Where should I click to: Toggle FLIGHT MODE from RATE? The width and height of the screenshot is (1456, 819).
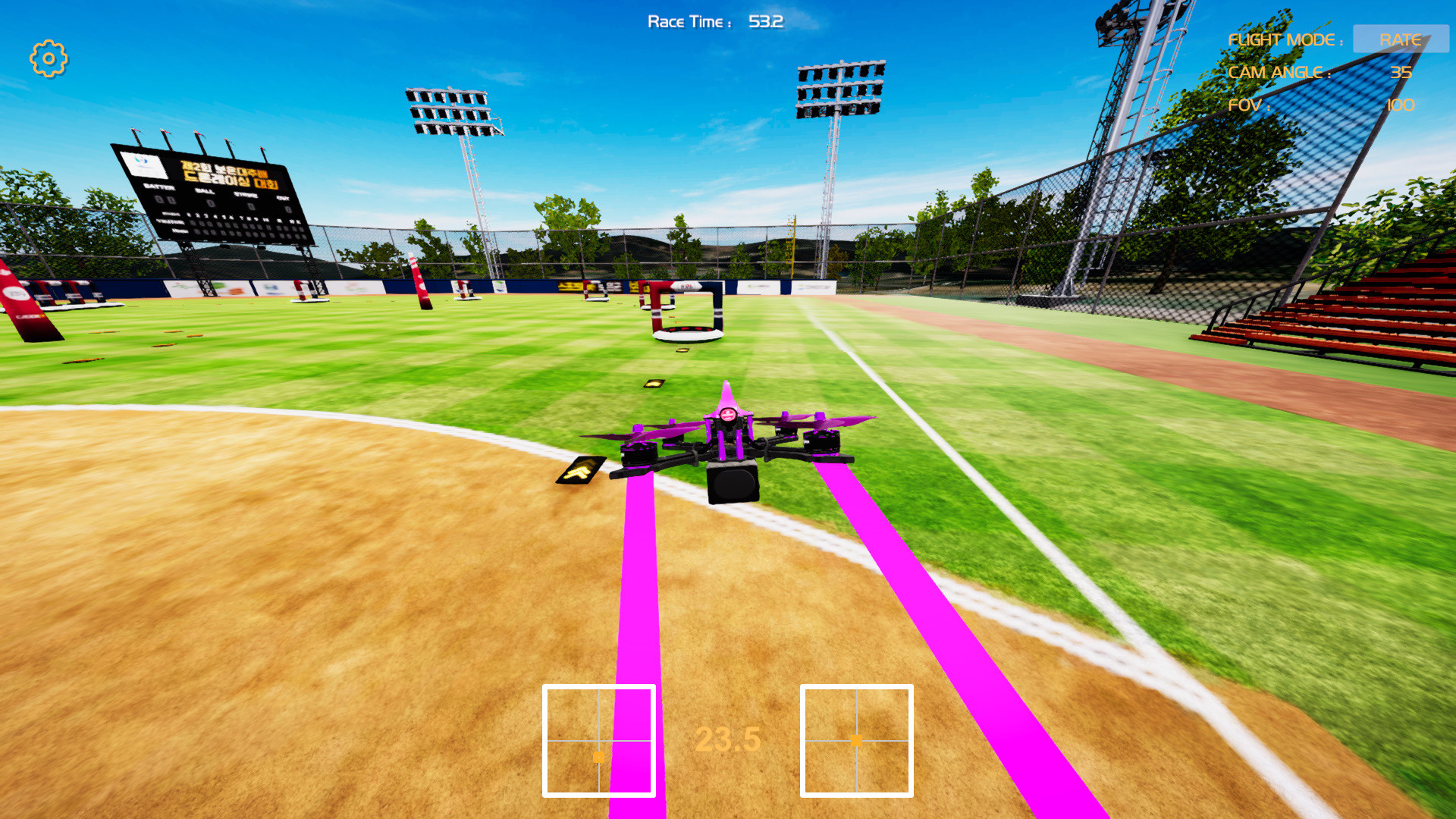coord(1401,39)
